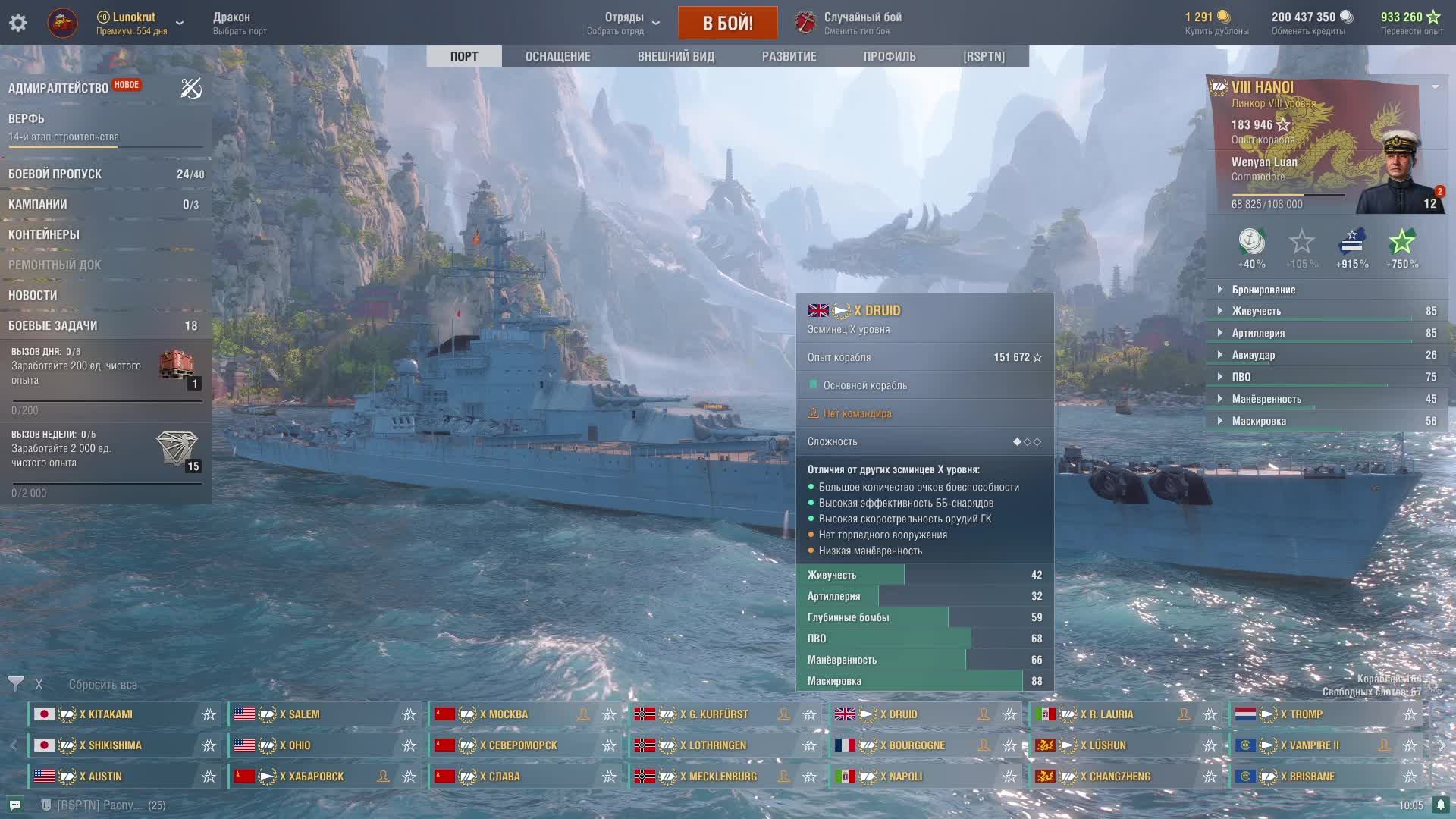The width and height of the screenshot is (1456, 819).
Task: Open the settings gear icon
Action: point(18,23)
